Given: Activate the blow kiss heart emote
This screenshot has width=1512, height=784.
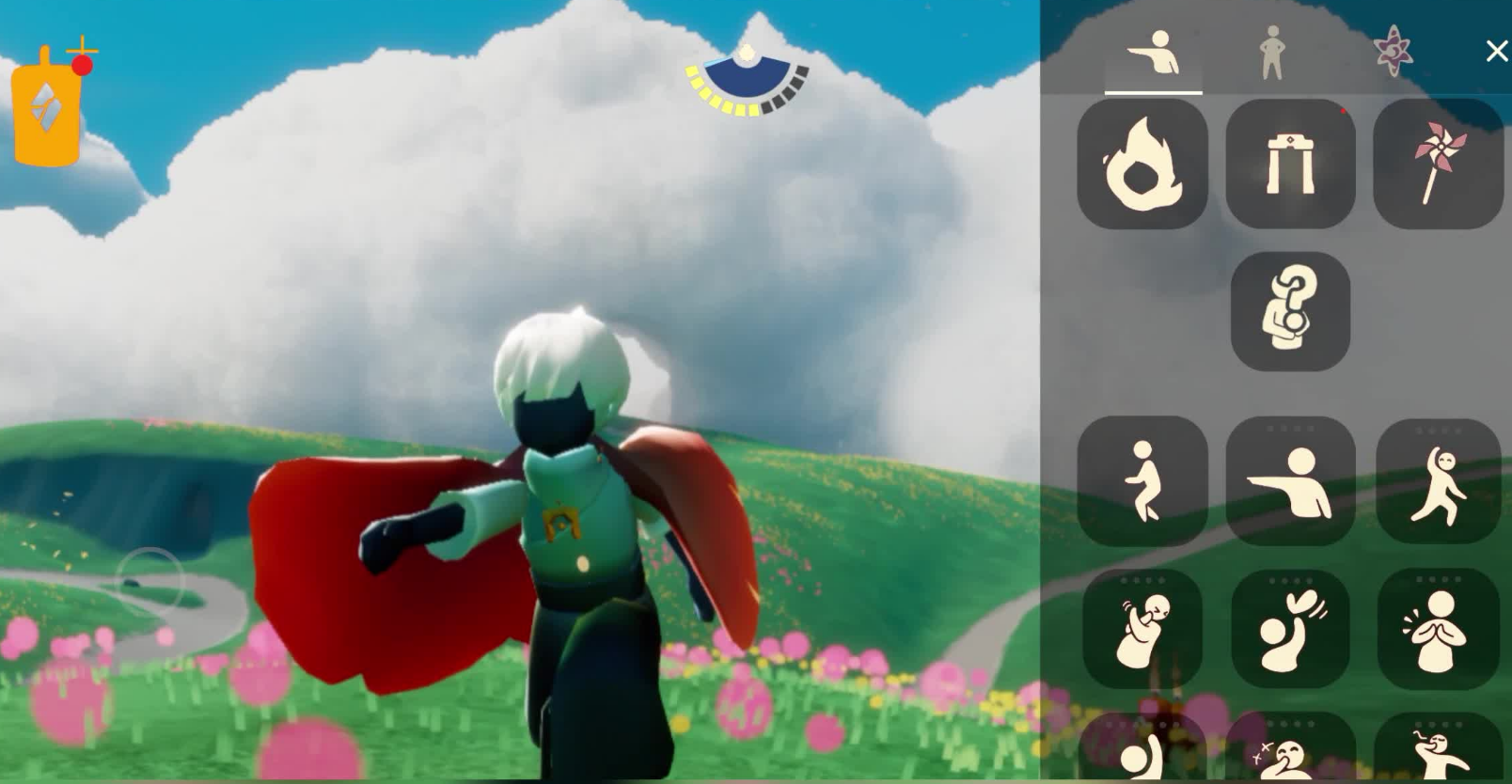Looking at the screenshot, I should (x=1290, y=628).
